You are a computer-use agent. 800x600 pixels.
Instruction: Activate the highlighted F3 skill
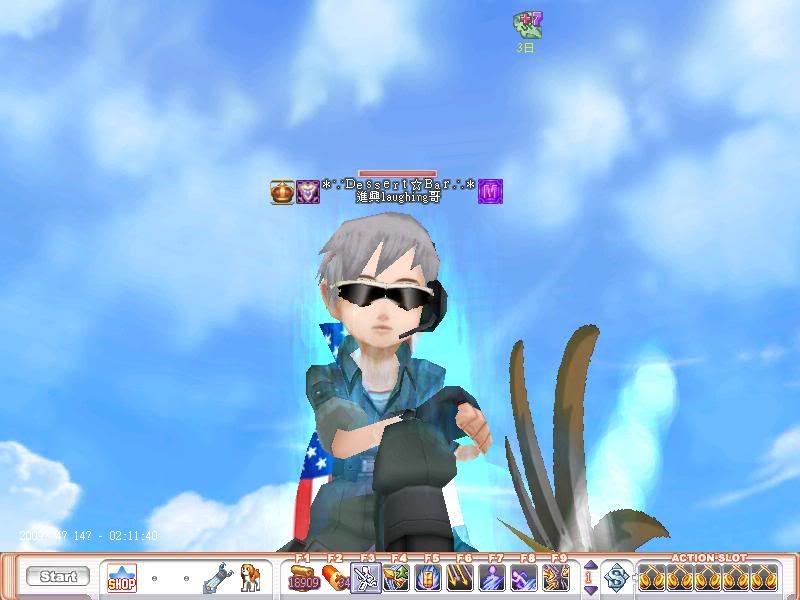(x=366, y=577)
